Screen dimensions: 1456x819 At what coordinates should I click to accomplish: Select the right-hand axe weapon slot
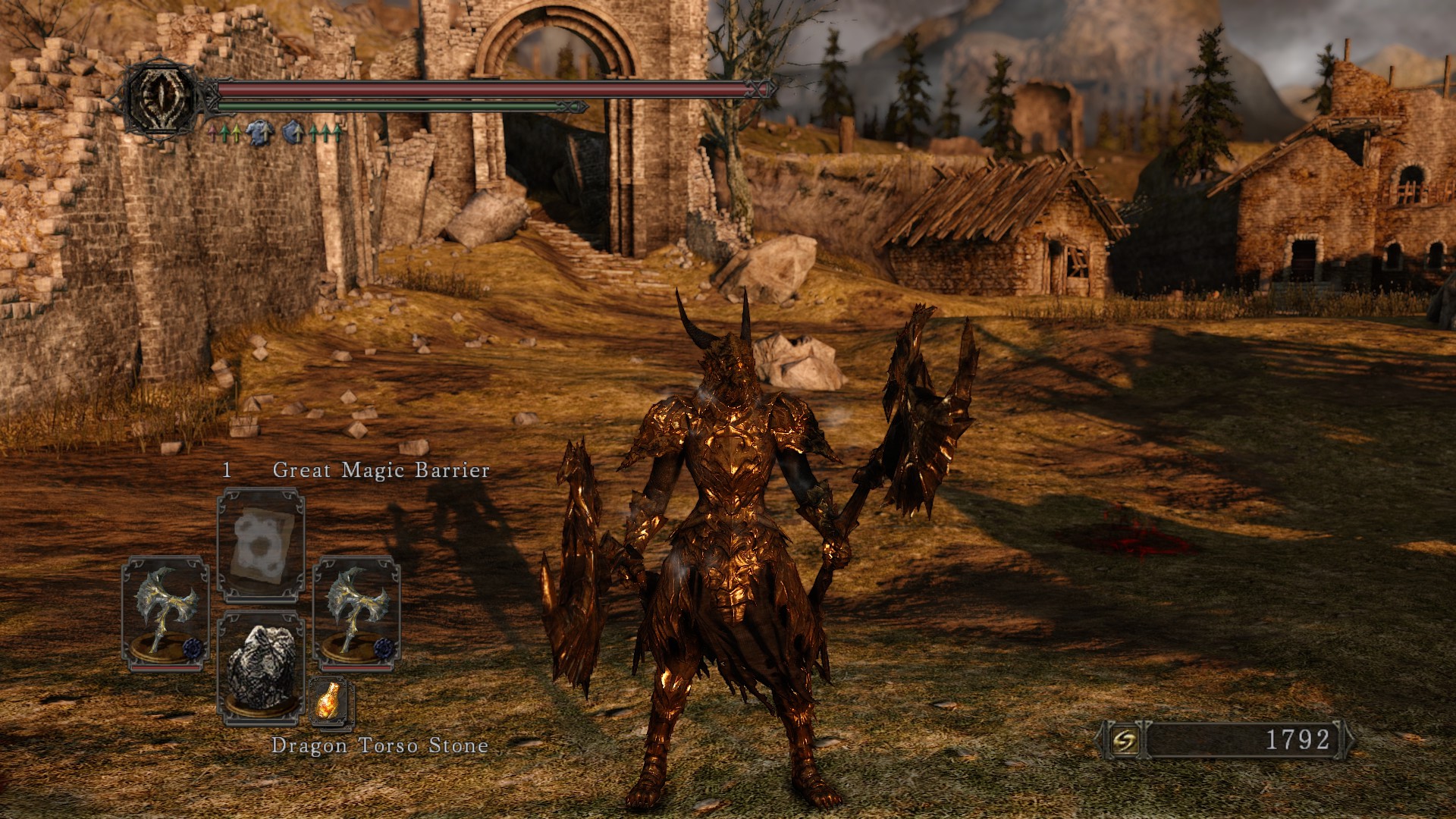(x=356, y=613)
